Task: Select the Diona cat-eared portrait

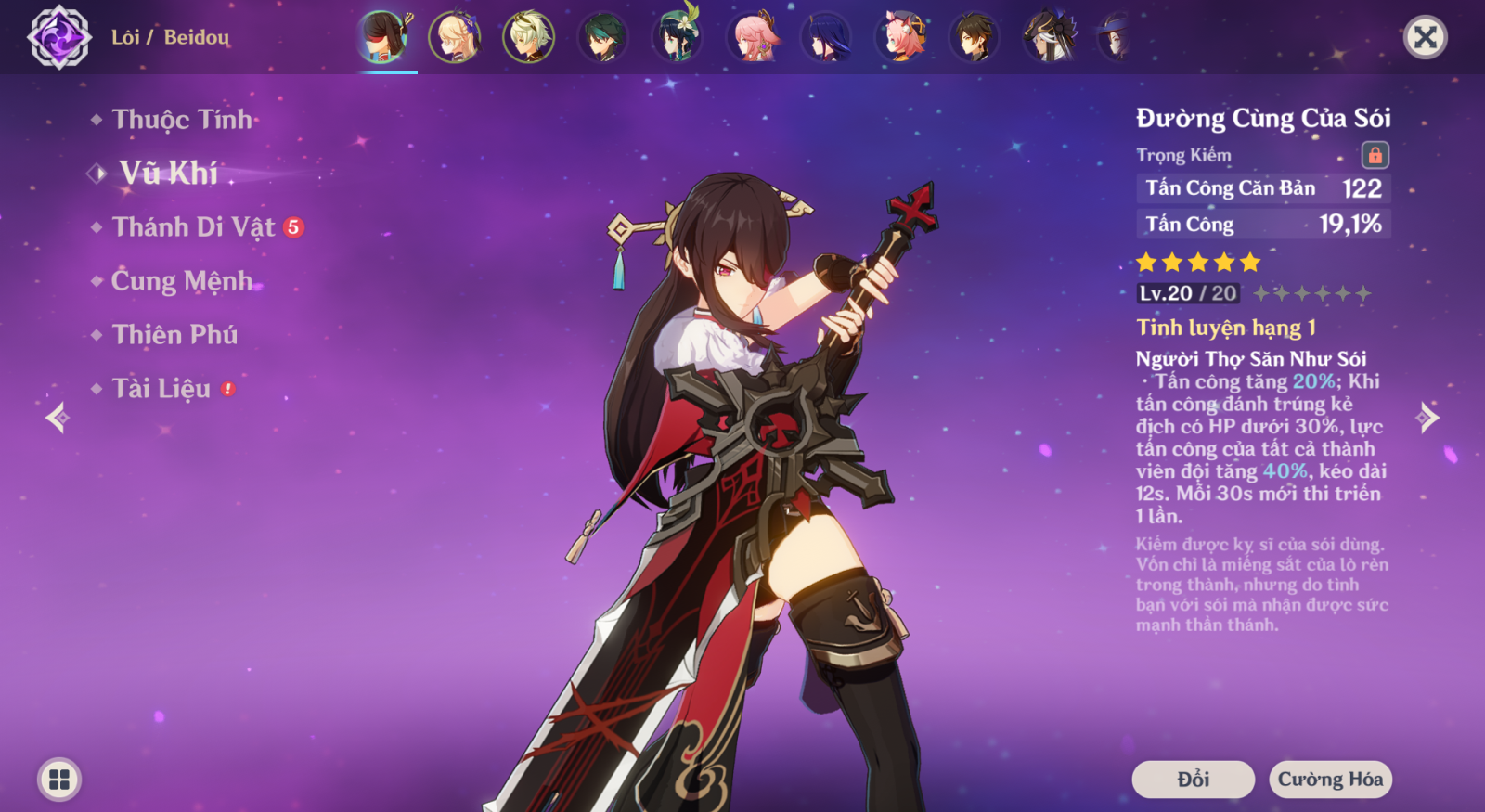Action: coord(900,38)
